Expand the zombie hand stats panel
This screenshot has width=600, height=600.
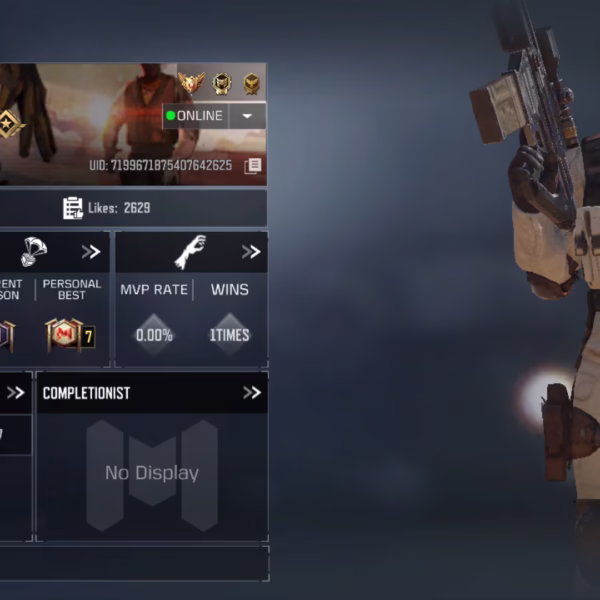tap(251, 252)
